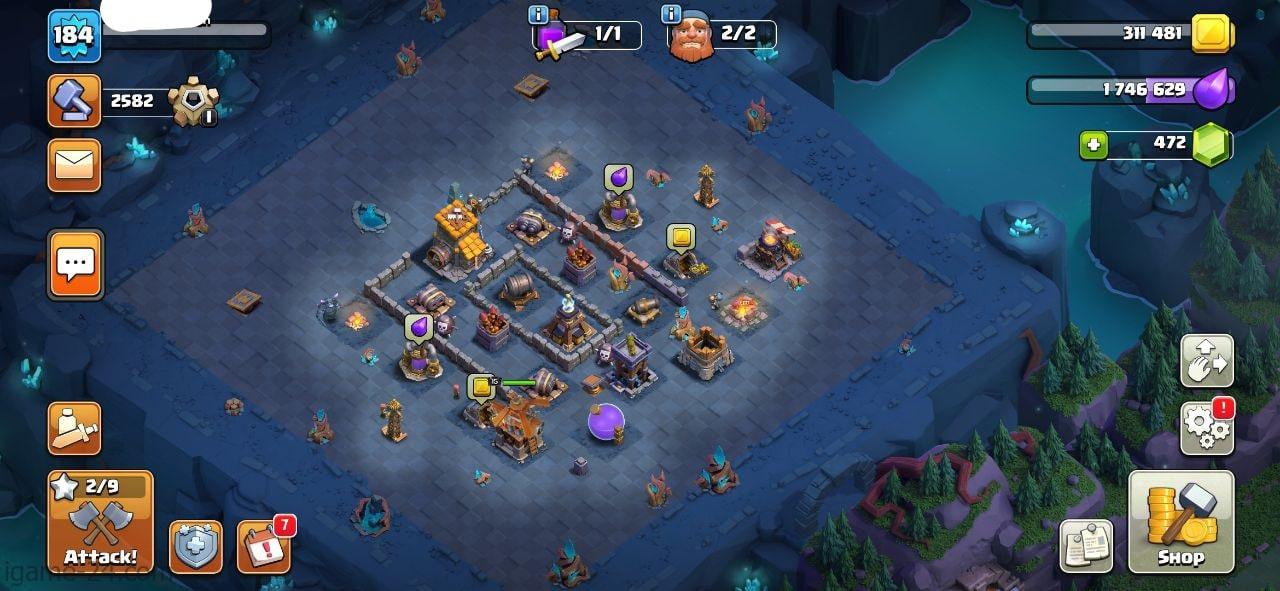Open the layout editor hand icon
1280x591 pixels.
[1207, 361]
